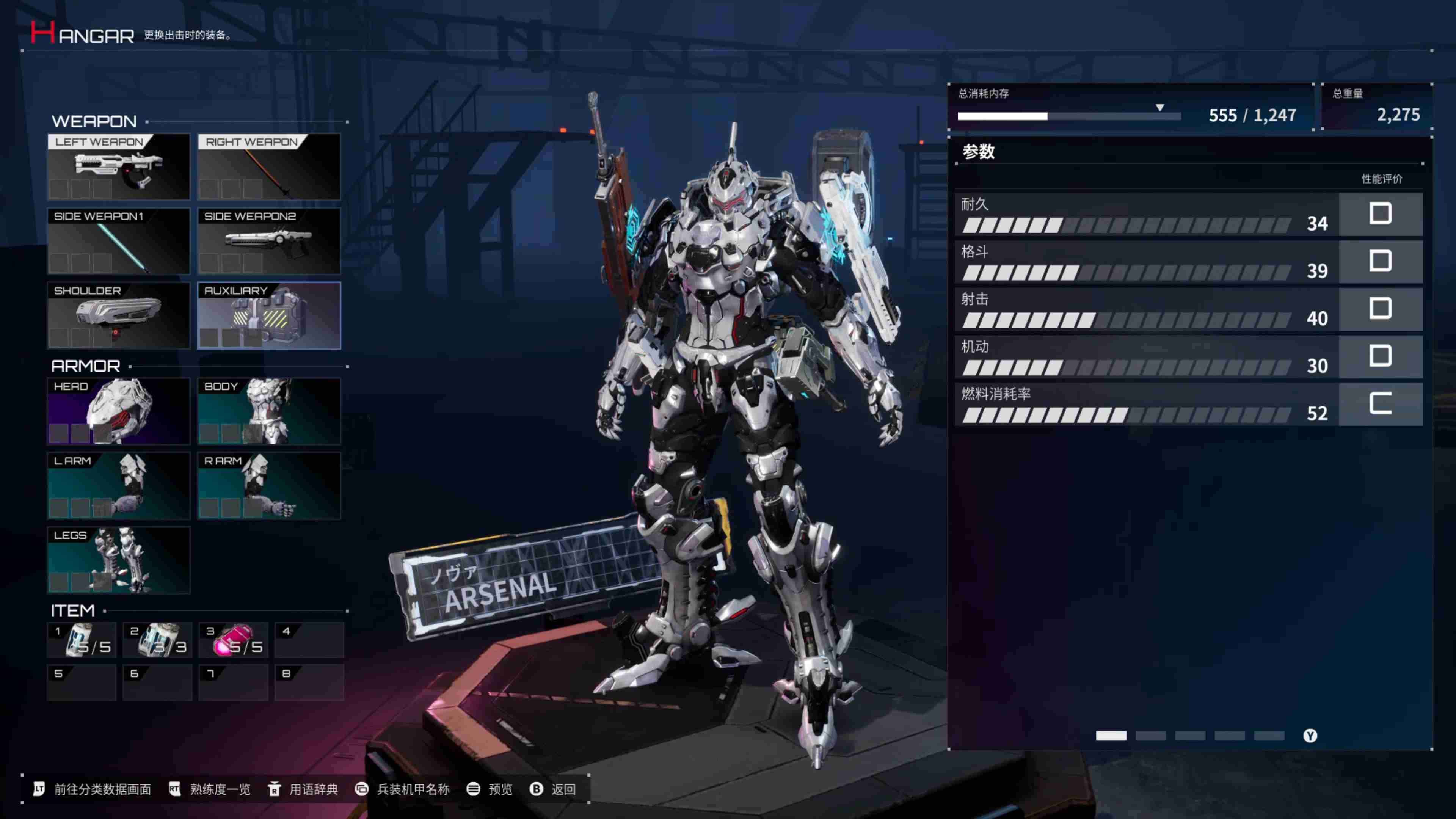The height and width of the screenshot is (819, 1456).
Task: Select the Side Weapon2 gun slot
Action: click(x=269, y=242)
